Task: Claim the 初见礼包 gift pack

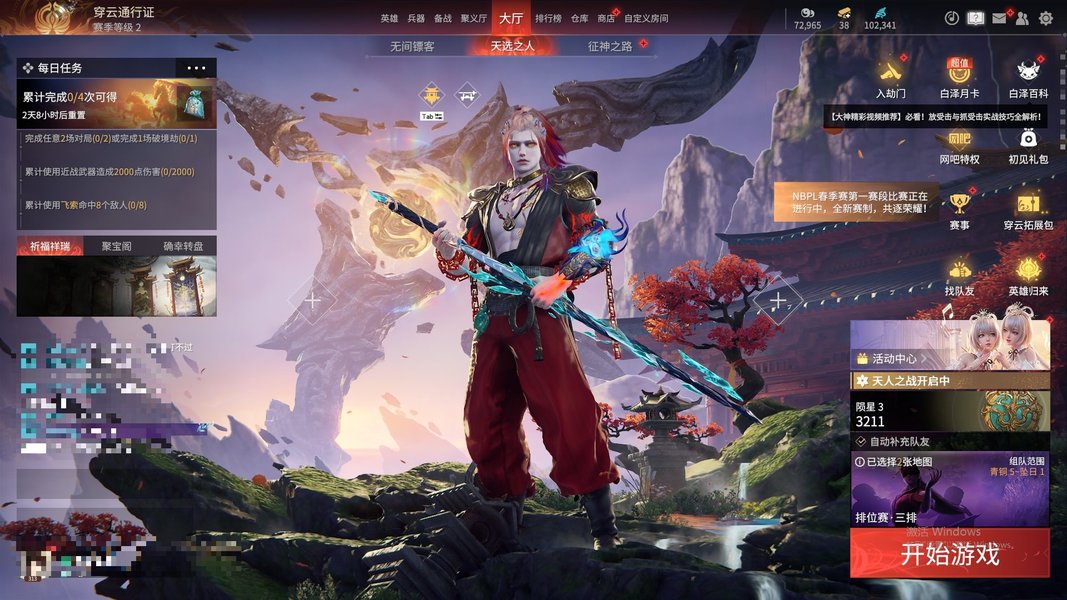Action: point(1028,144)
